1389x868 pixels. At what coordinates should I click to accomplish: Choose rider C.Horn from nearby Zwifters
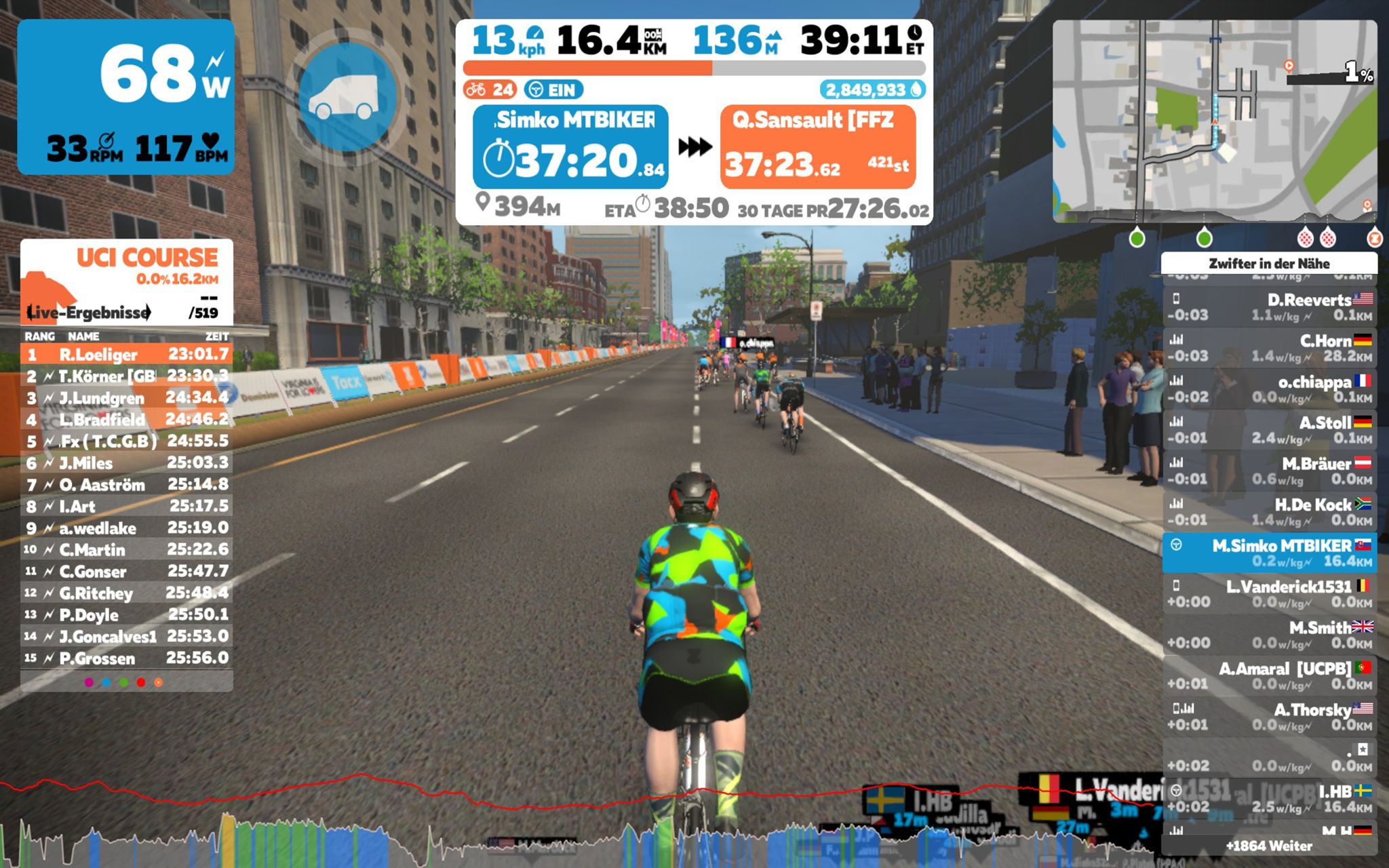point(1268,348)
